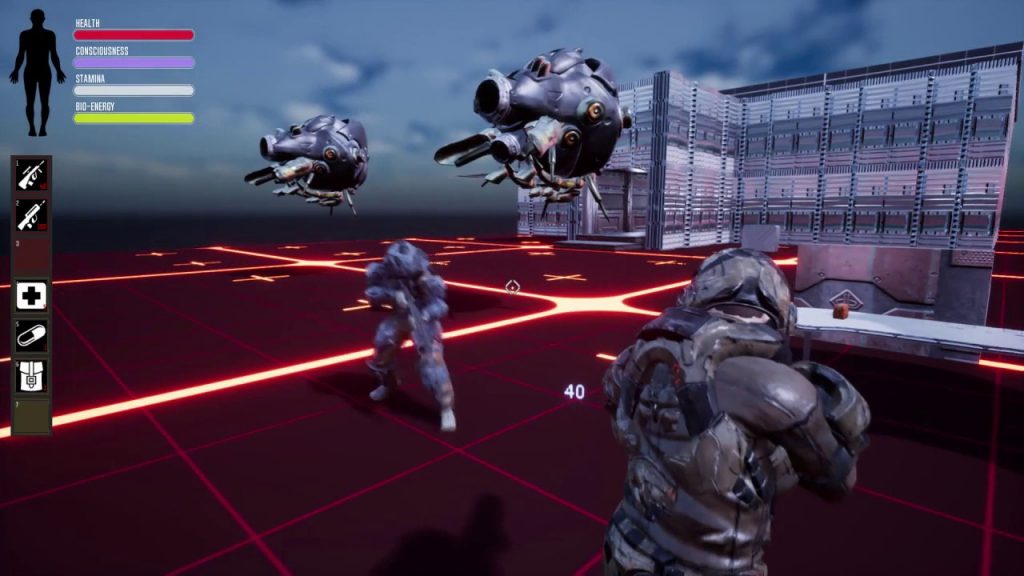Use the medkit cross item
The image size is (1024, 576).
[x=31, y=295]
